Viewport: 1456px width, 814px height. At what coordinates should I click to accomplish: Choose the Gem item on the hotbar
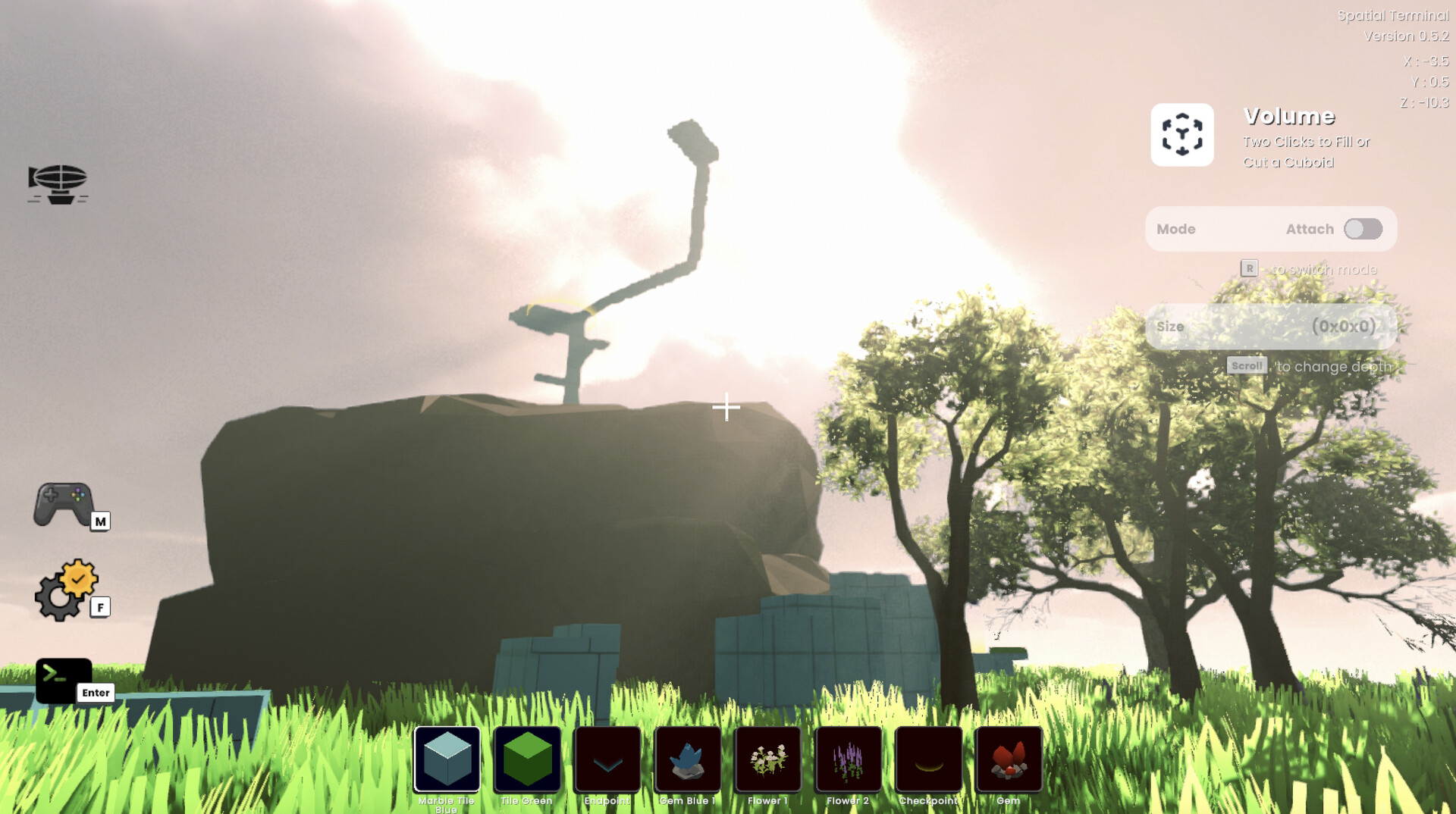pyautogui.click(x=1009, y=760)
